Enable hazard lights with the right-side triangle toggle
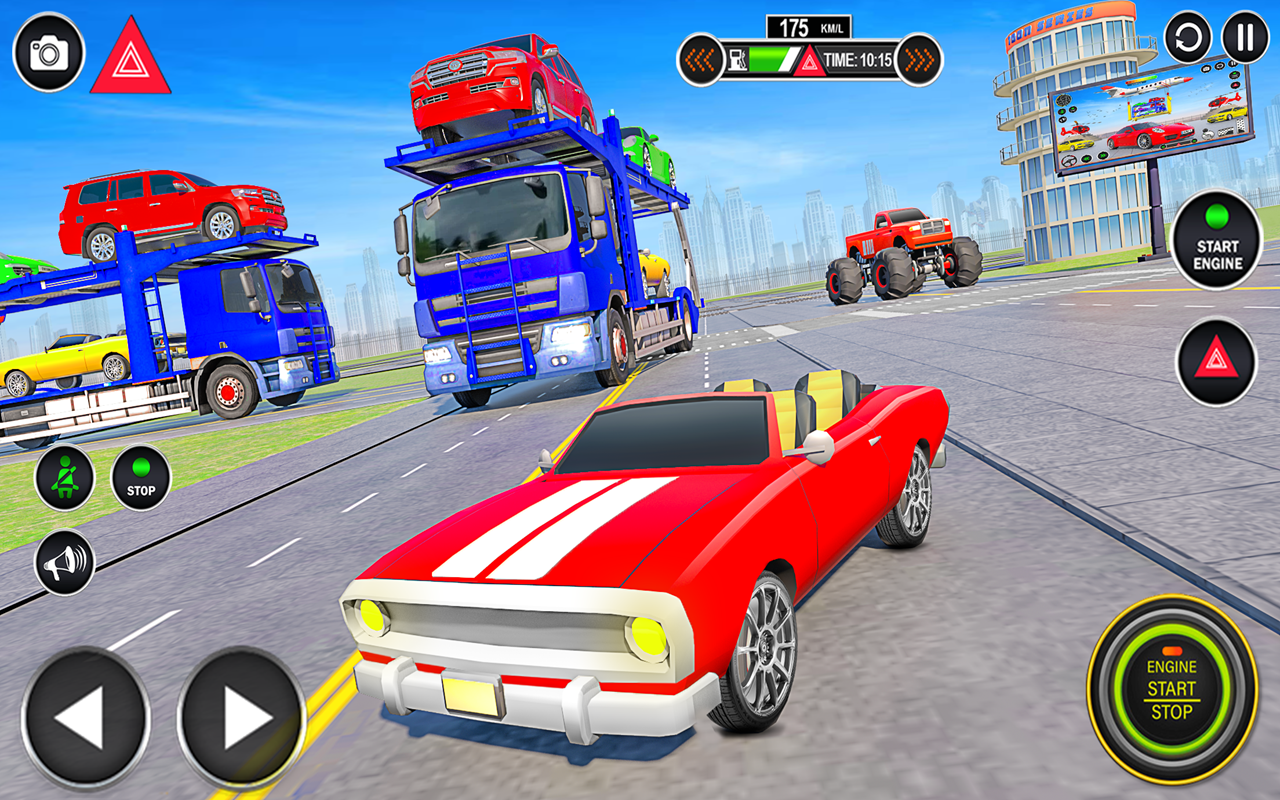The image size is (1280, 800). (1215, 358)
